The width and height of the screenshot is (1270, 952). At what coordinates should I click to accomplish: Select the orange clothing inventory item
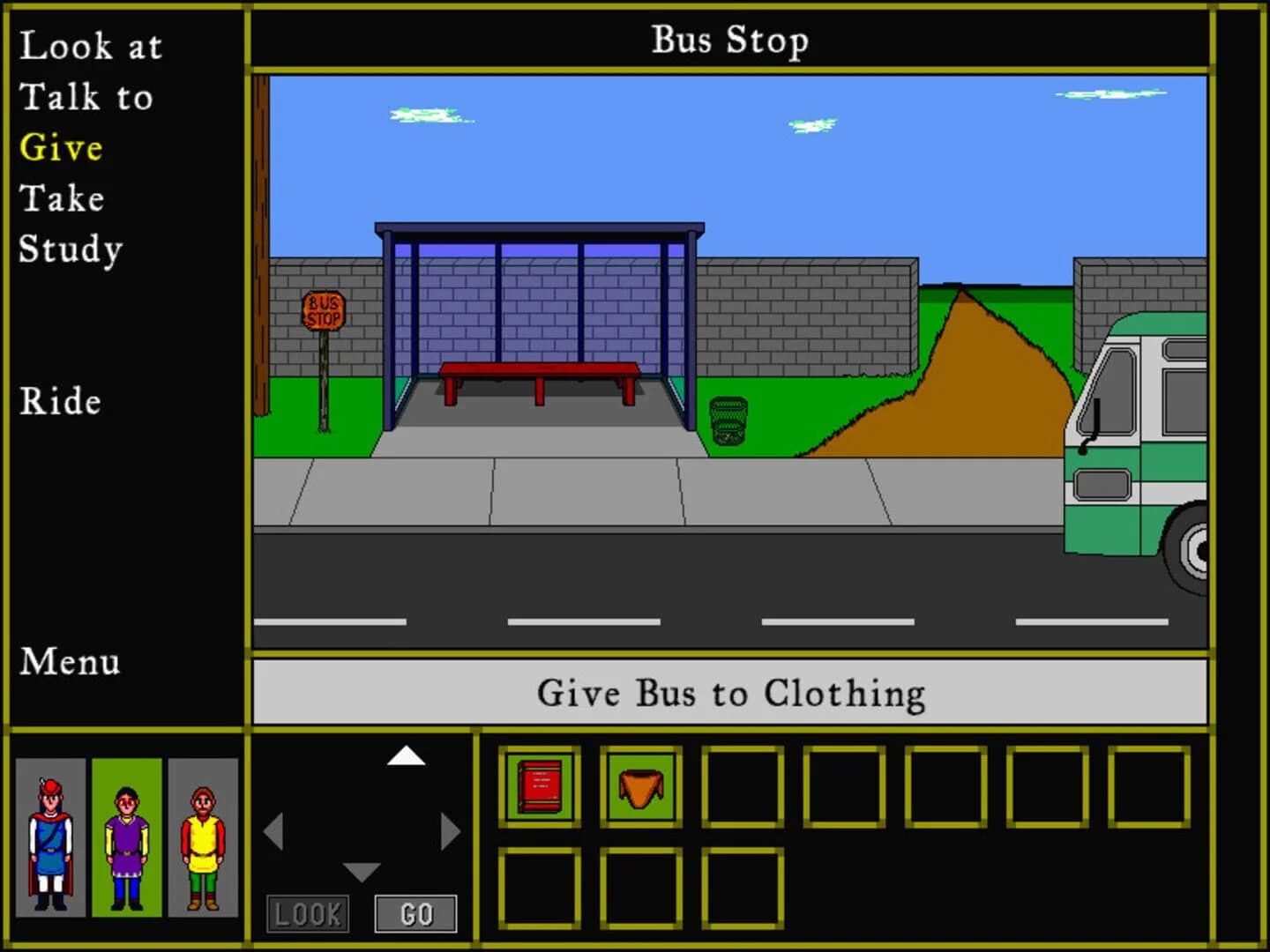pos(639,786)
